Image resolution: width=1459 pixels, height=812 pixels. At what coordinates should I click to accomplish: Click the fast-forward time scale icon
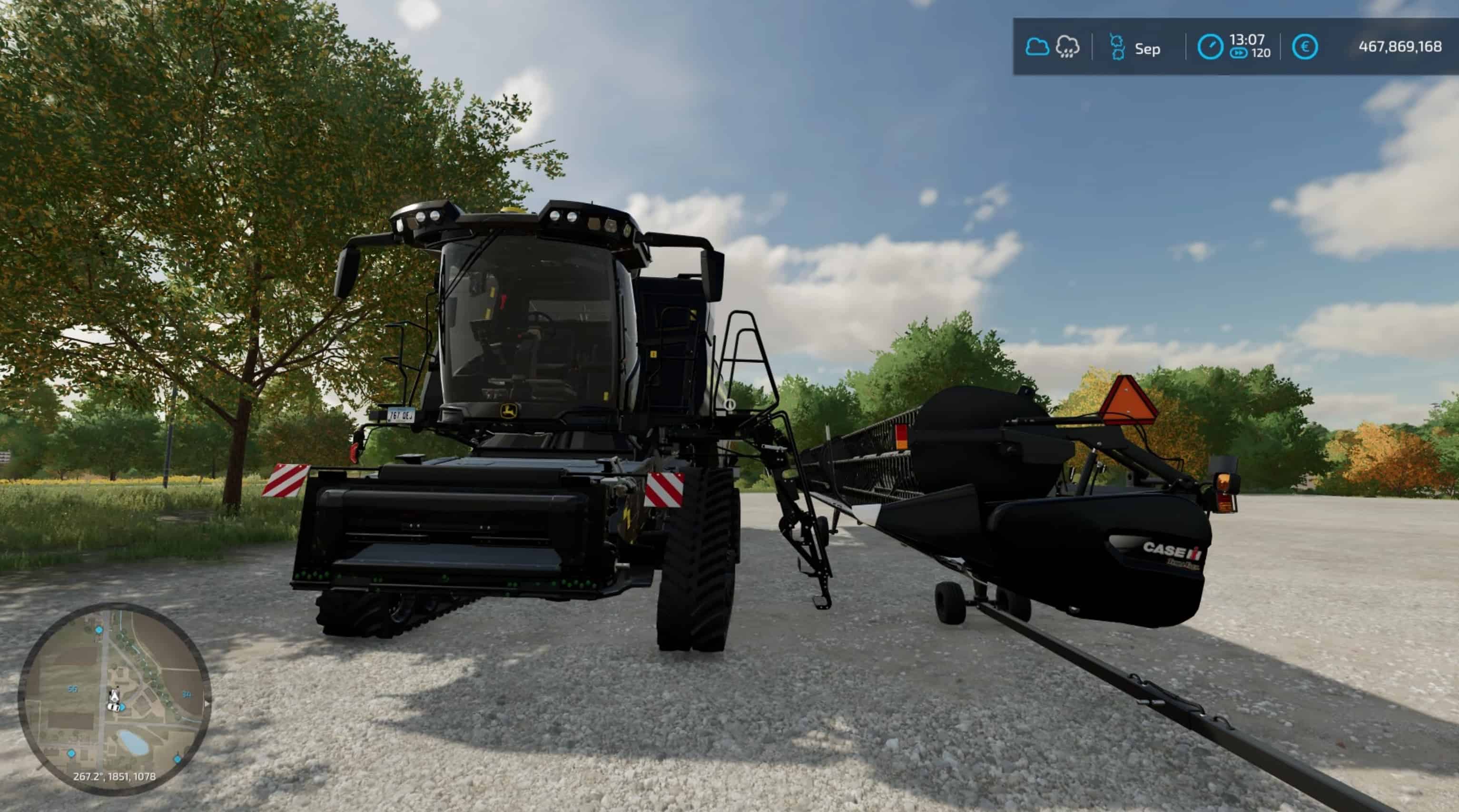(x=1239, y=53)
